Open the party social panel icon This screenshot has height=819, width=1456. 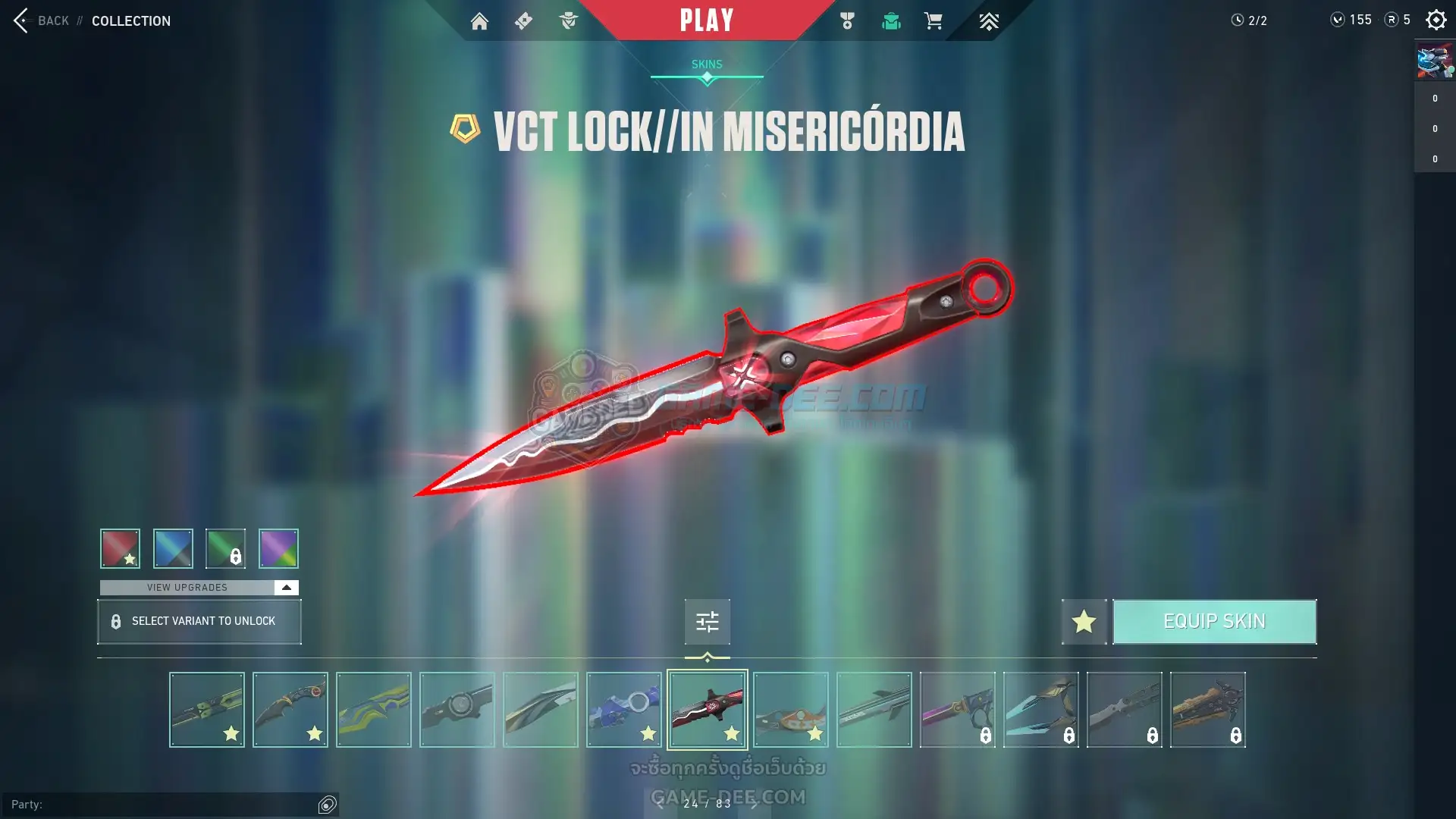(328, 805)
